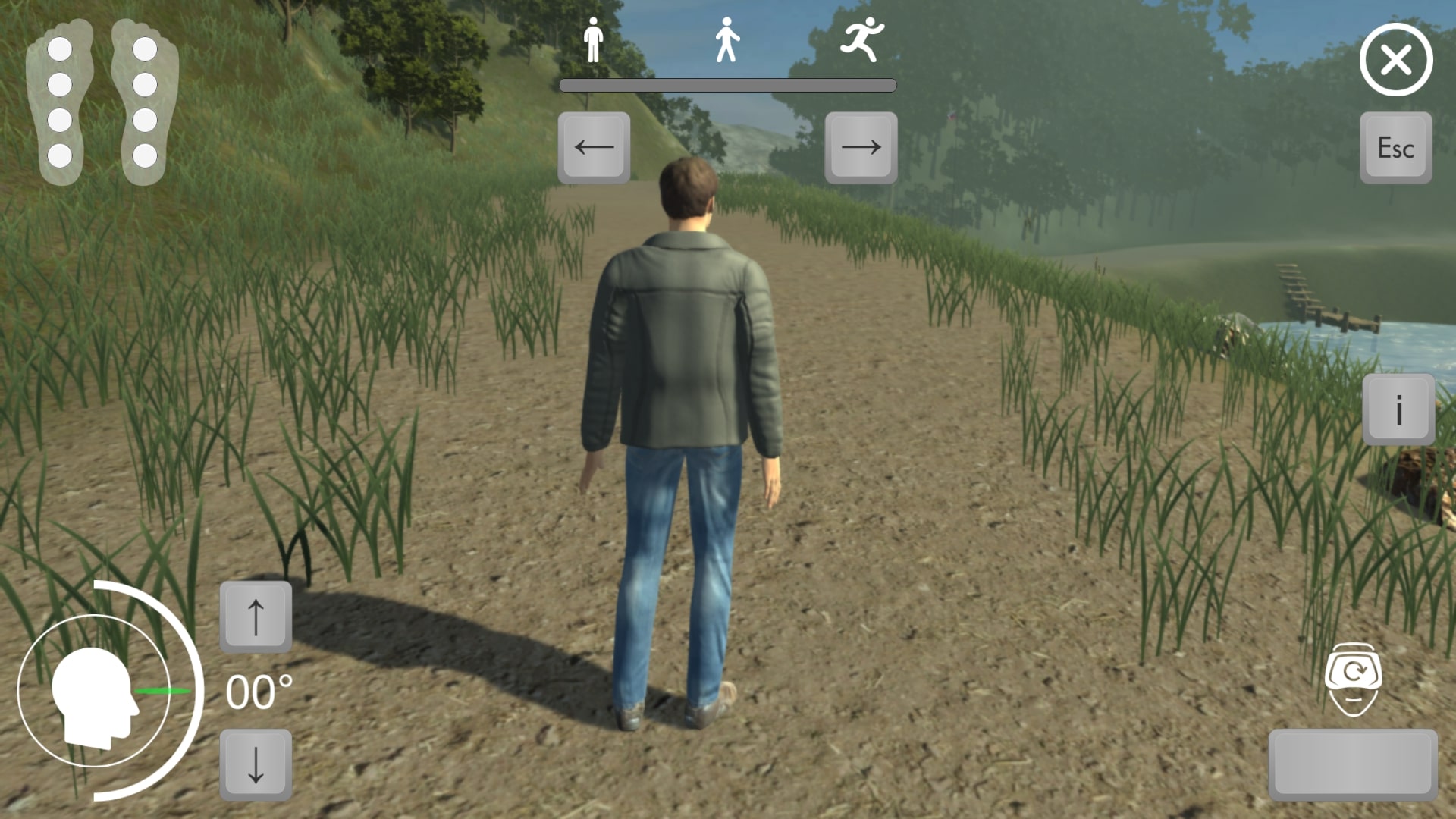Click the Esc key button

[1395, 147]
